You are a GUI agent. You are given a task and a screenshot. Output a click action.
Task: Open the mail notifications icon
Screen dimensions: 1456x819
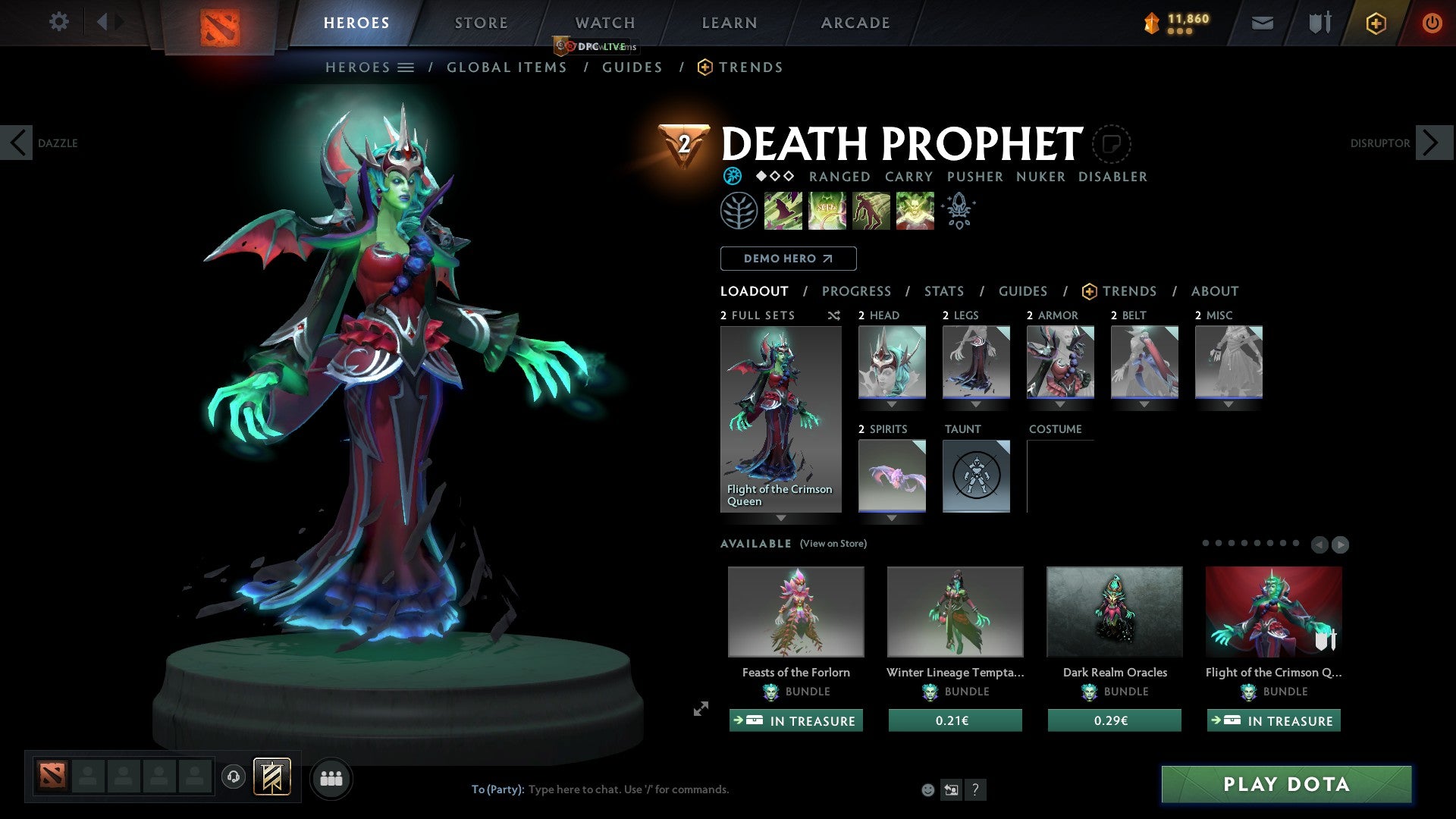coord(1262,22)
